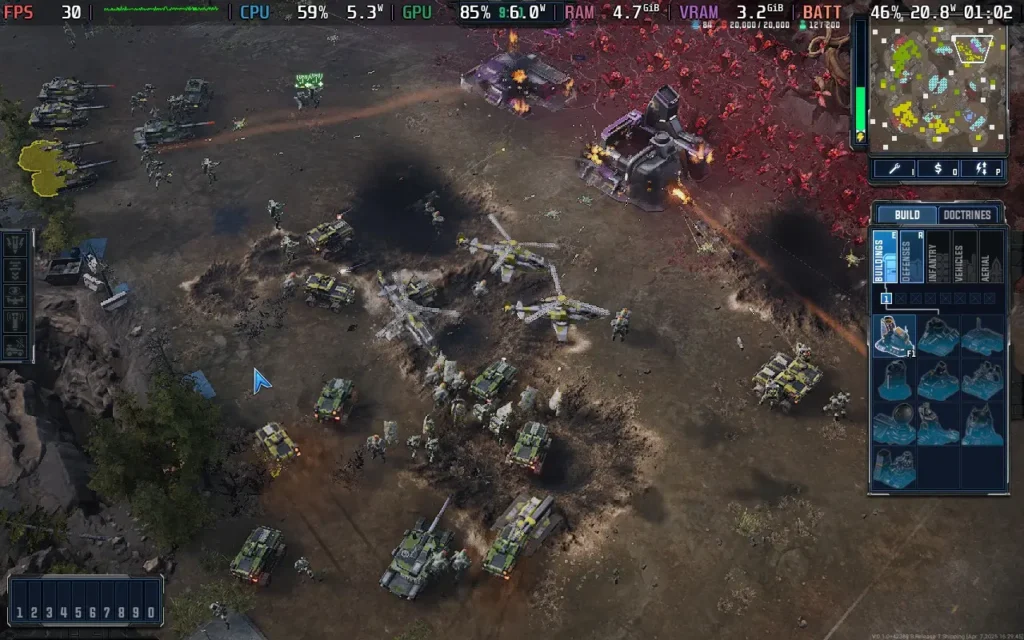Show the Infantry build category

[x=938, y=257]
